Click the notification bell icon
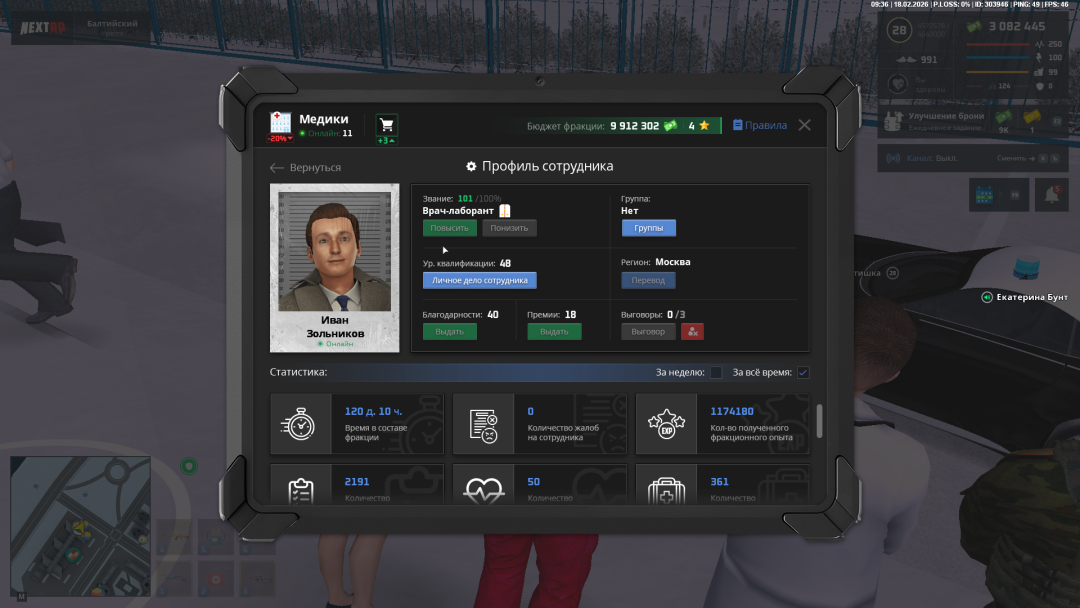Screen dimensions: 1080x608 click(x=1052, y=195)
